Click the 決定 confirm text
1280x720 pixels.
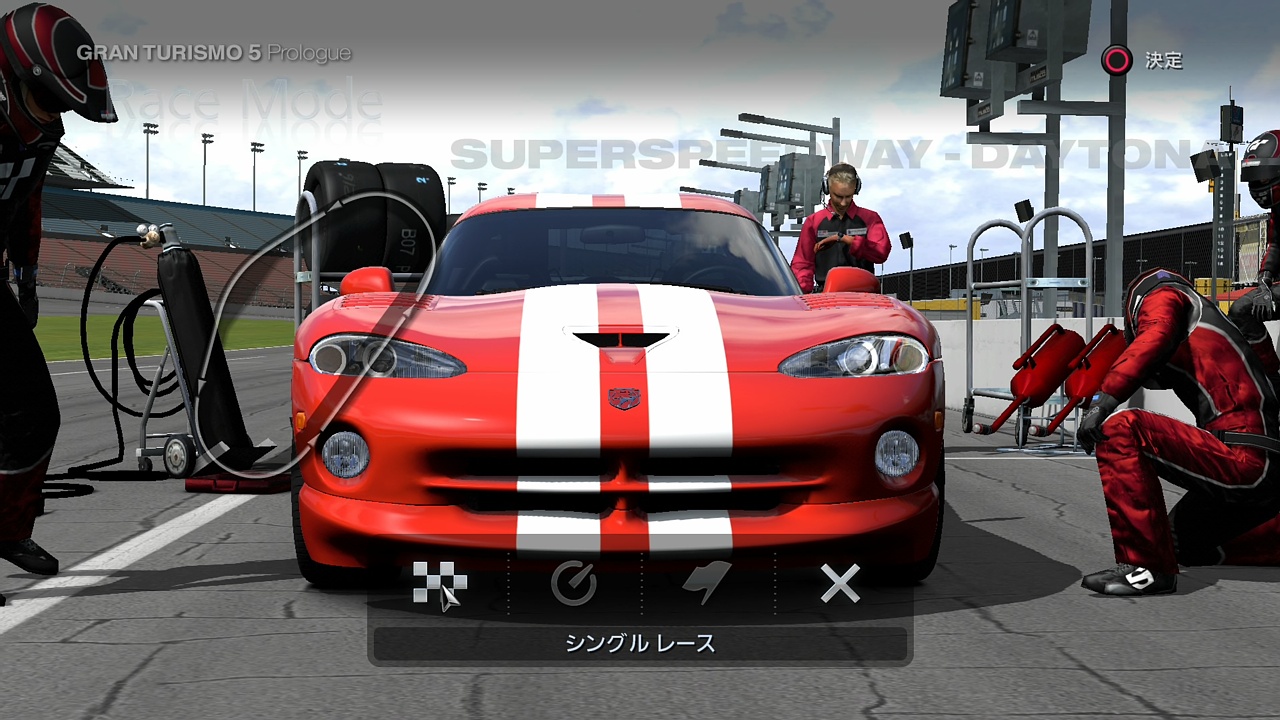click(1167, 61)
